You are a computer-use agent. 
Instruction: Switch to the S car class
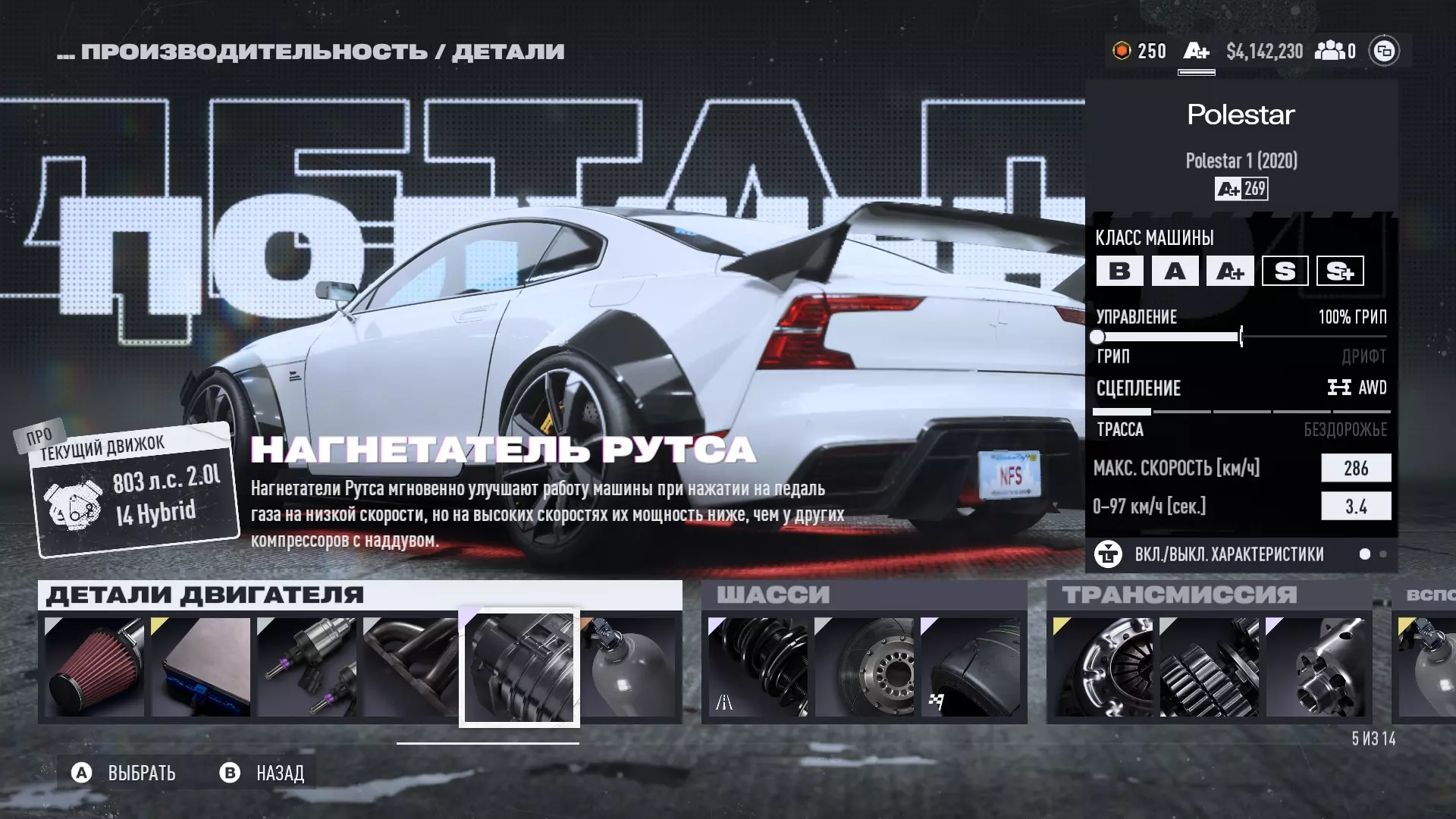coord(1285,271)
